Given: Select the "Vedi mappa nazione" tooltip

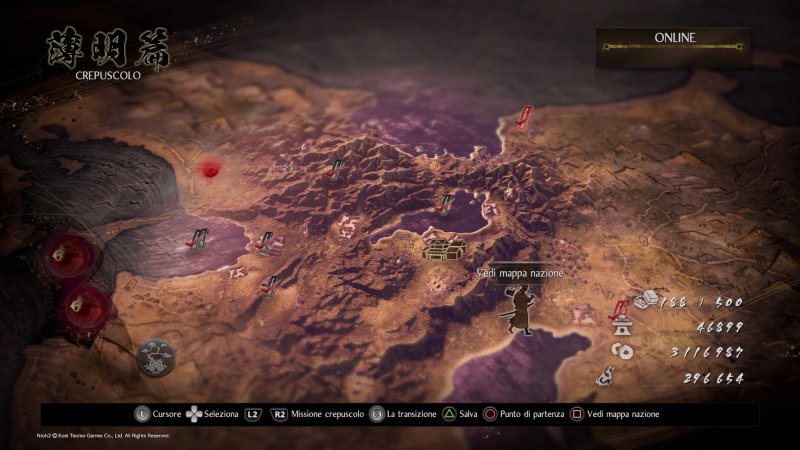Looking at the screenshot, I should (520, 273).
